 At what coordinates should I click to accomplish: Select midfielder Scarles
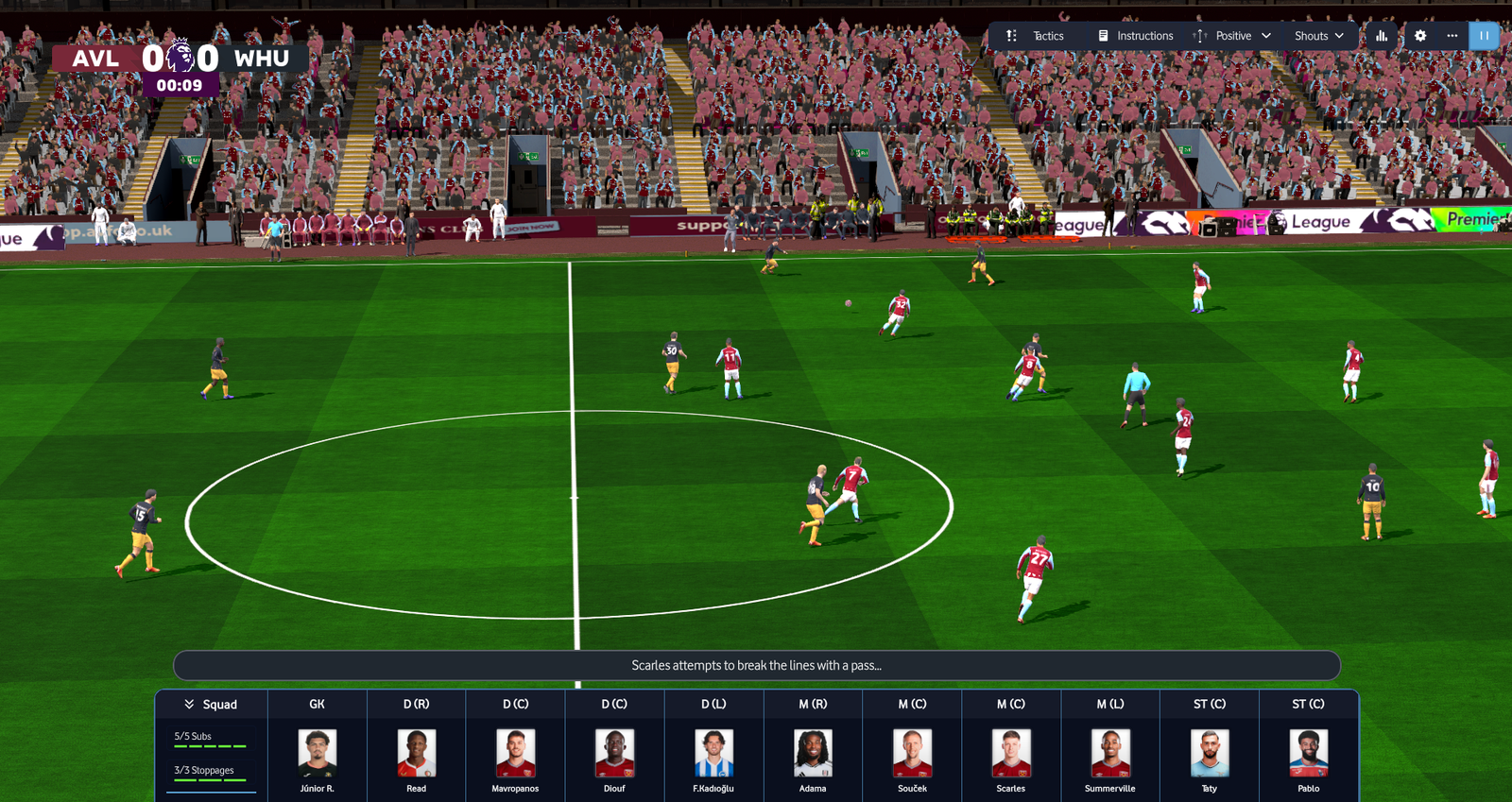pyautogui.click(x=1011, y=754)
